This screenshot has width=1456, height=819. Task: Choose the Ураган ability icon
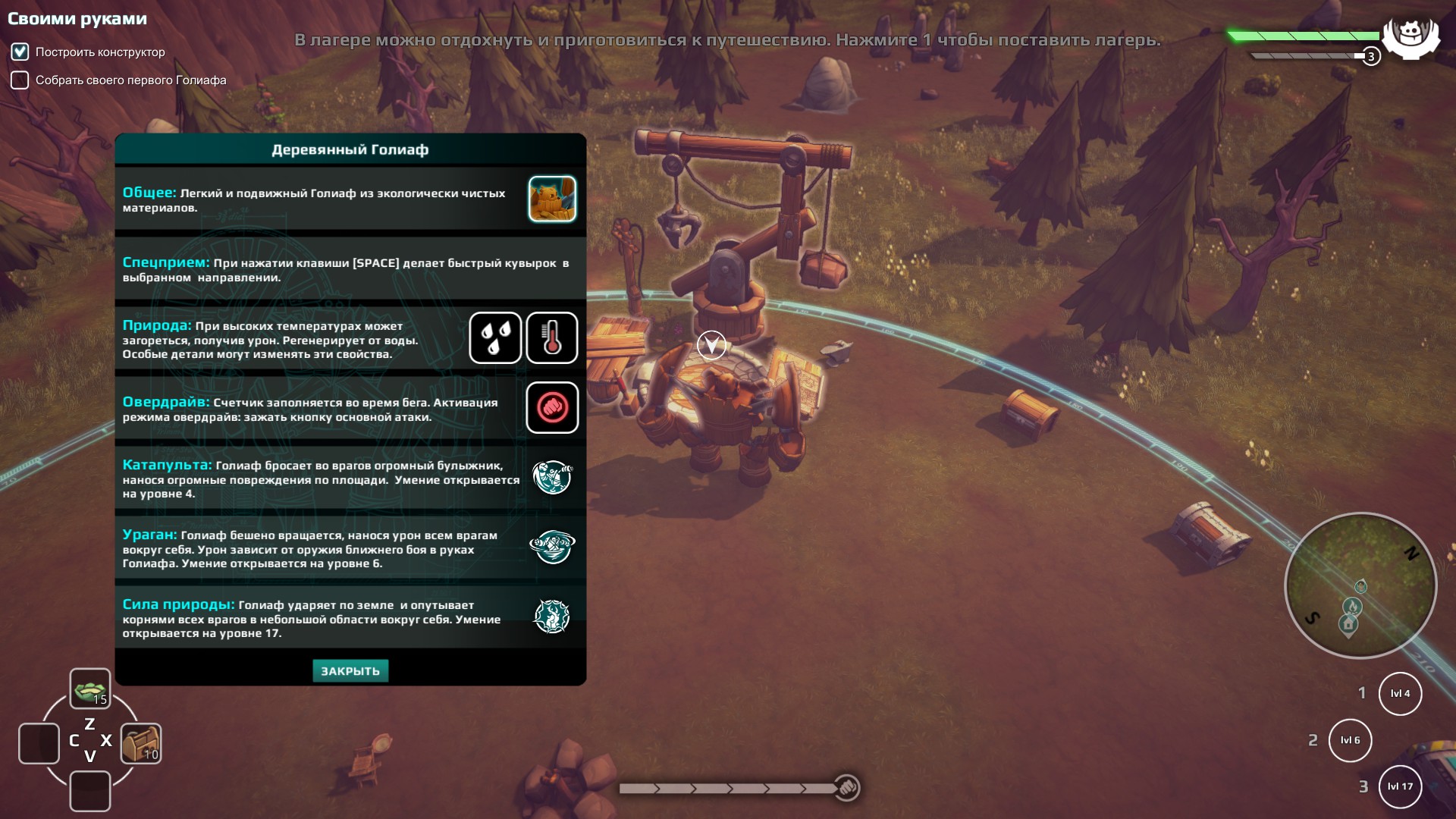pyautogui.click(x=552, y=547)
